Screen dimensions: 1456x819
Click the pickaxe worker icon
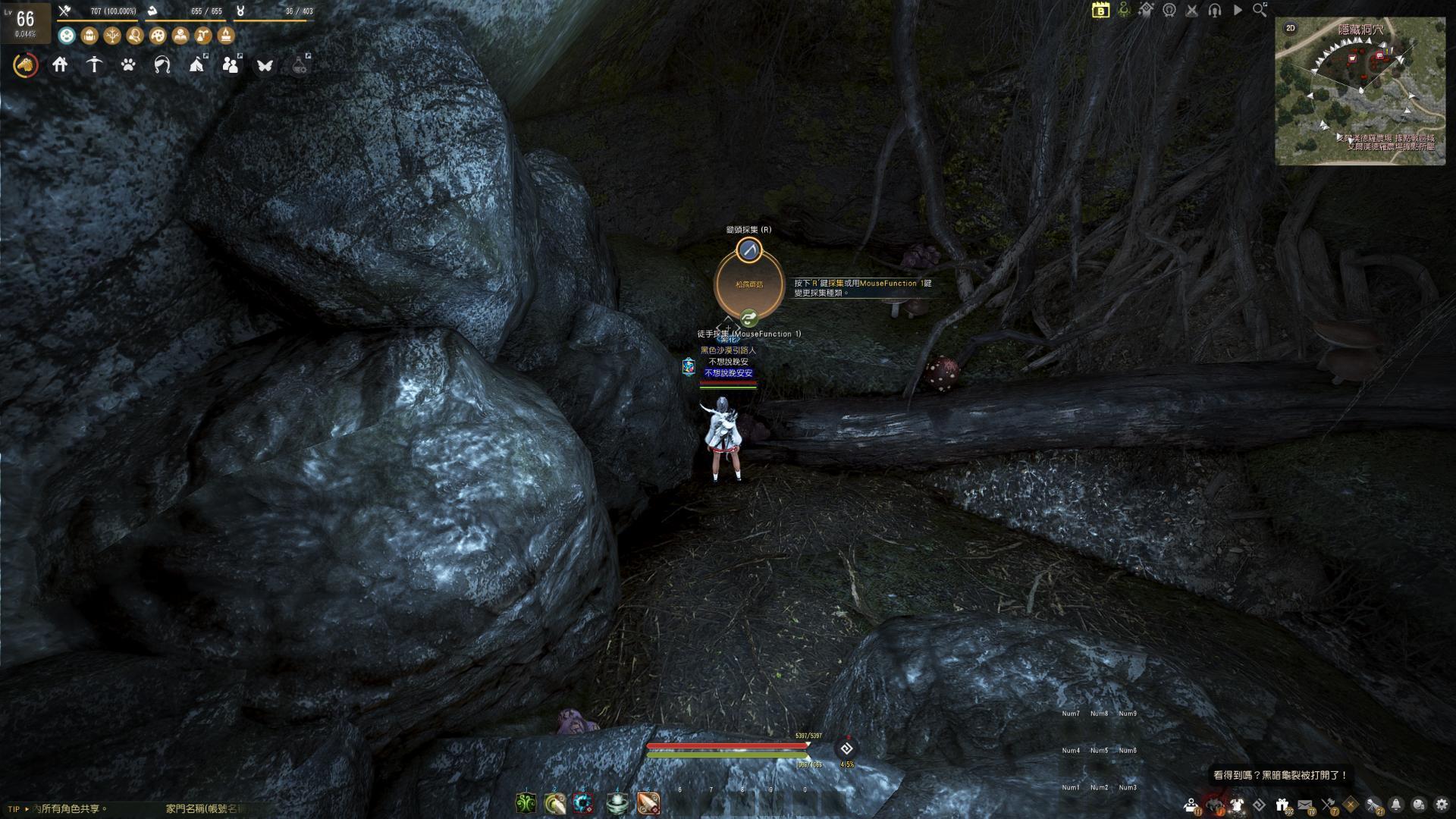point(94,65)
